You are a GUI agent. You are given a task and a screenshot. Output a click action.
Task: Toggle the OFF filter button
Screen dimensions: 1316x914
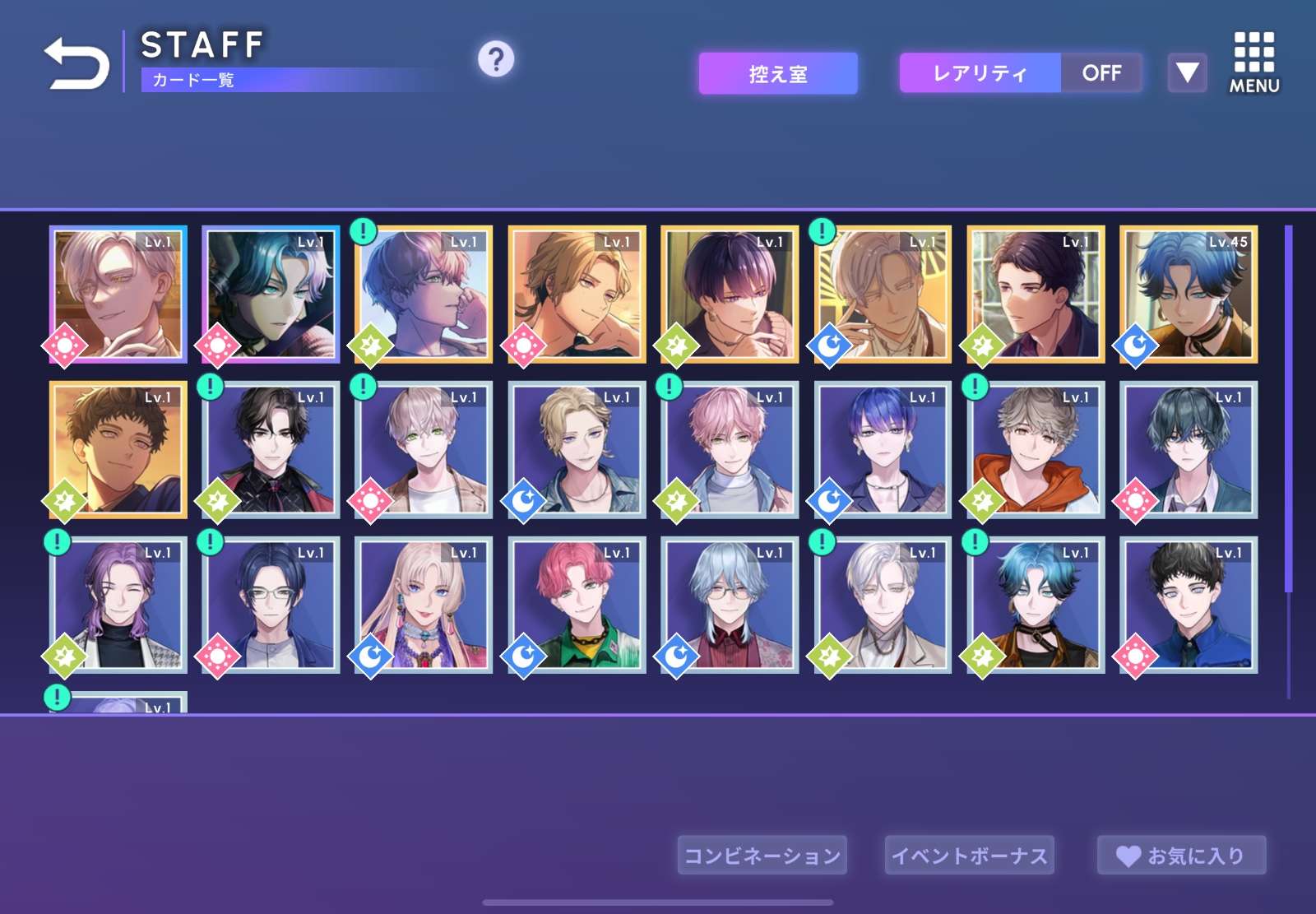[1101, 73]
